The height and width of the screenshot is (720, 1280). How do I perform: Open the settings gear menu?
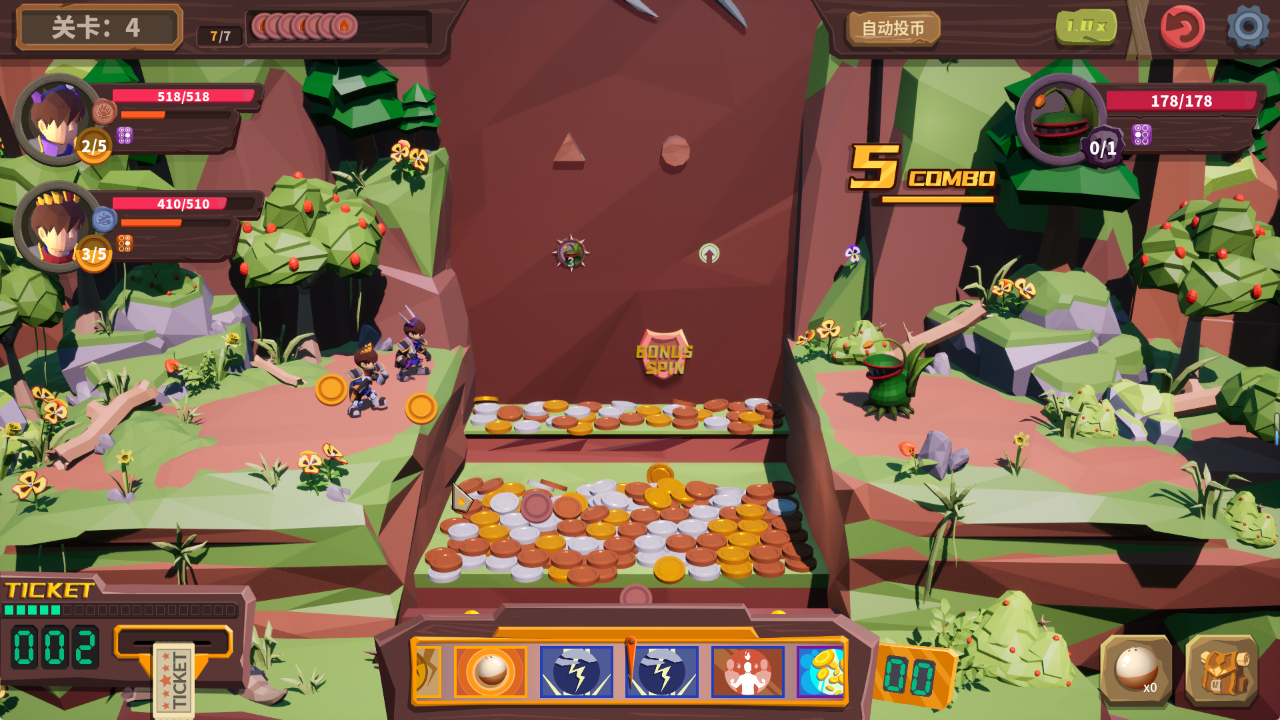[1247, 27]
